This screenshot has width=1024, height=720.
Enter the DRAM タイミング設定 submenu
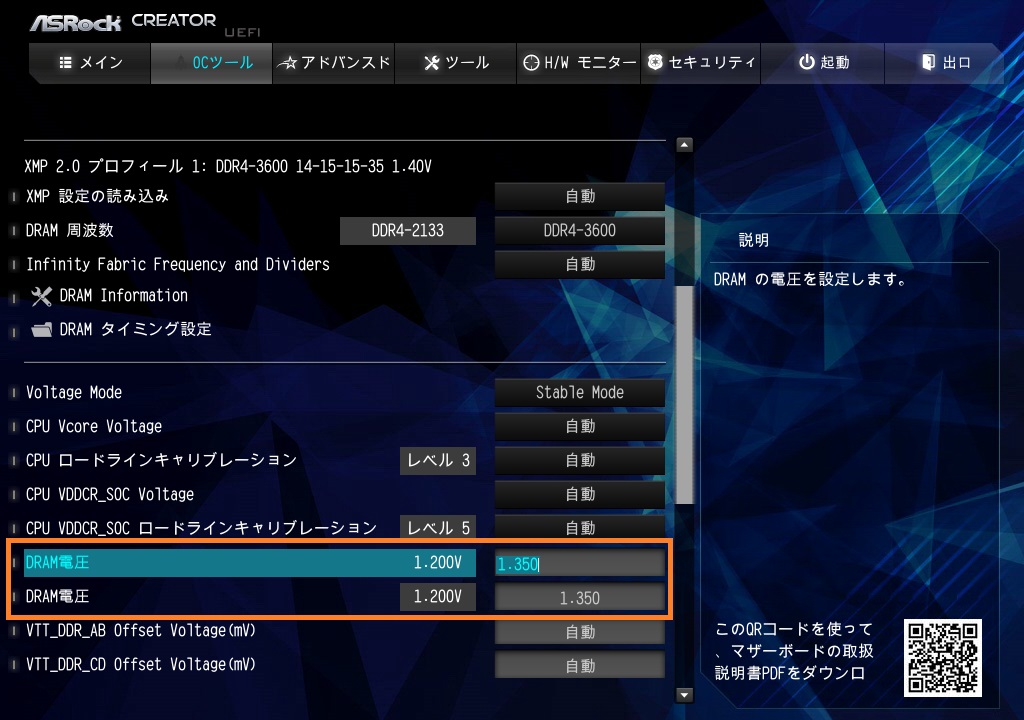coord(135,330)
